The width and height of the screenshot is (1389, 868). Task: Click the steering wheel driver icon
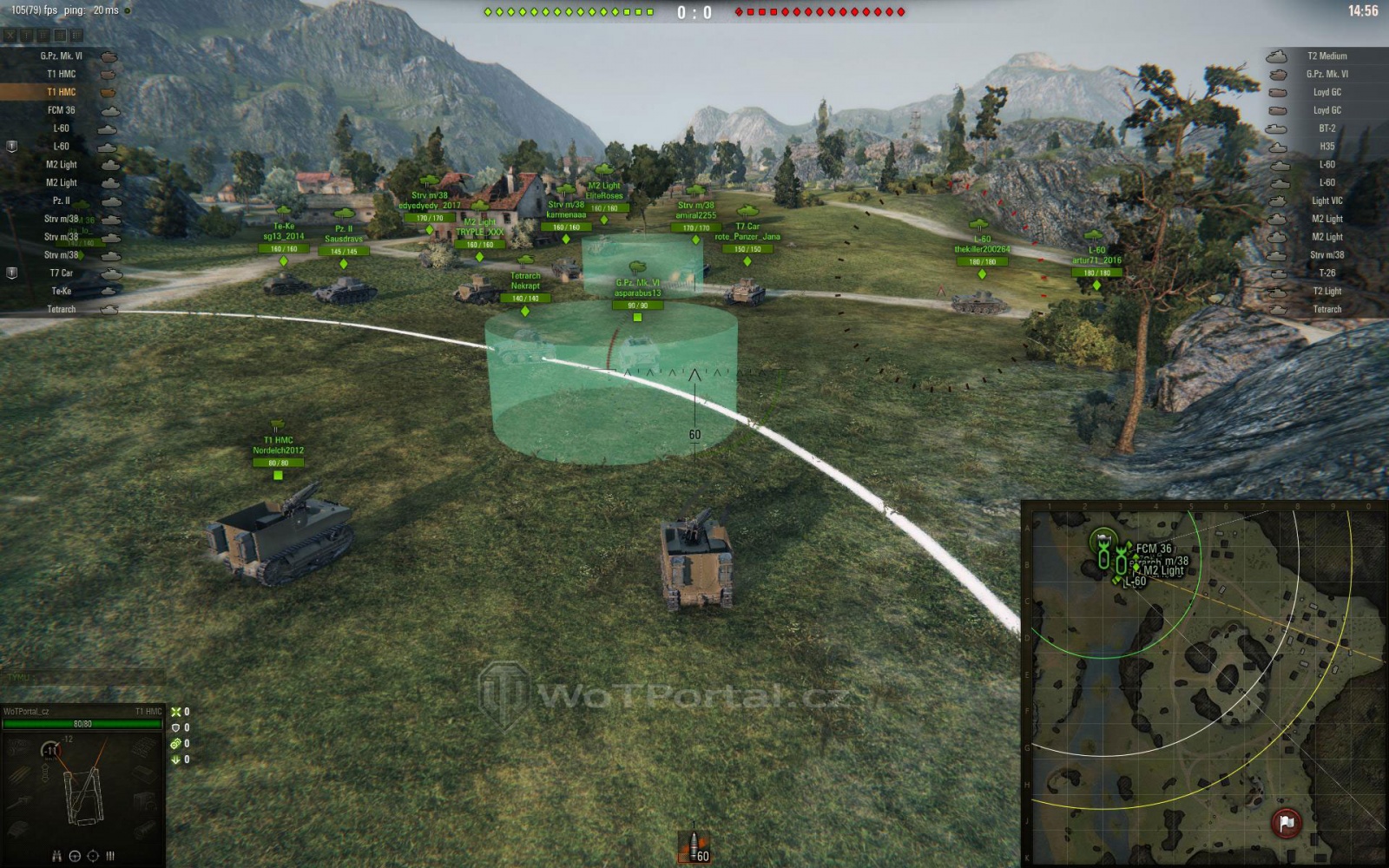pos(75,856)
